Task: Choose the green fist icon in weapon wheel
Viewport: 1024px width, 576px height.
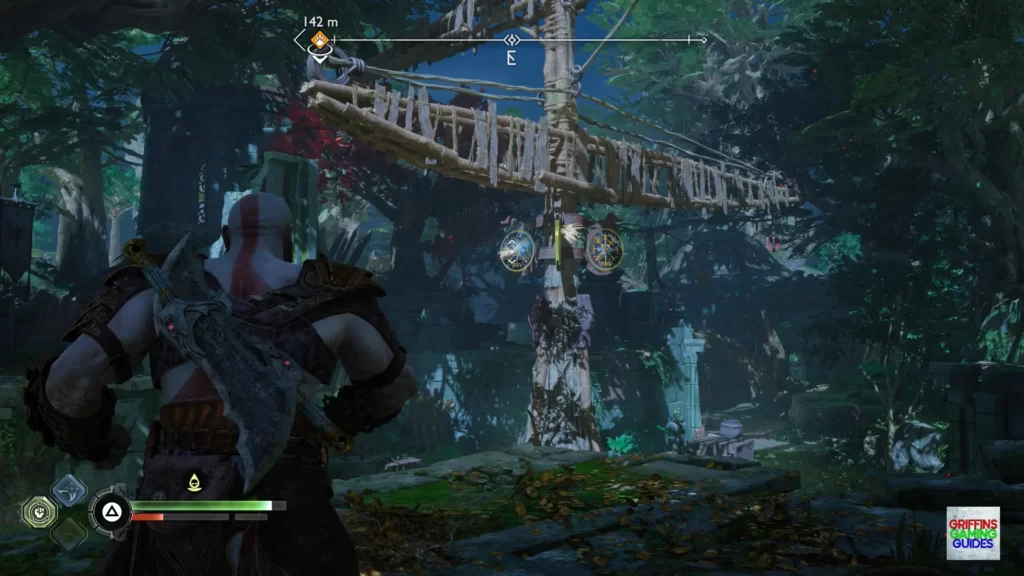Action: pos(38,512)
